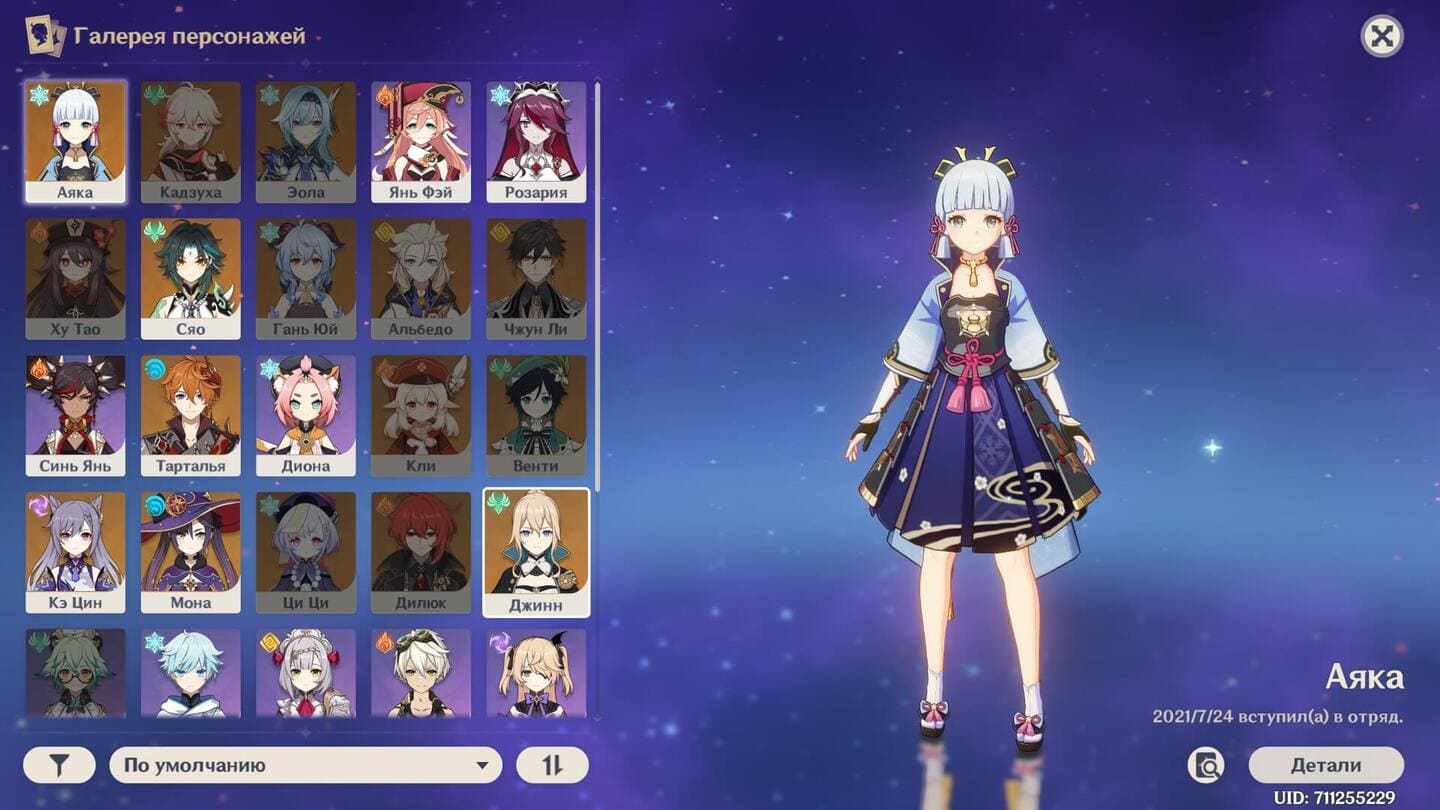Select the Сяо card
Viewport: 1440px width, 810px height.
pyautogui.click(x=191, y=278)
